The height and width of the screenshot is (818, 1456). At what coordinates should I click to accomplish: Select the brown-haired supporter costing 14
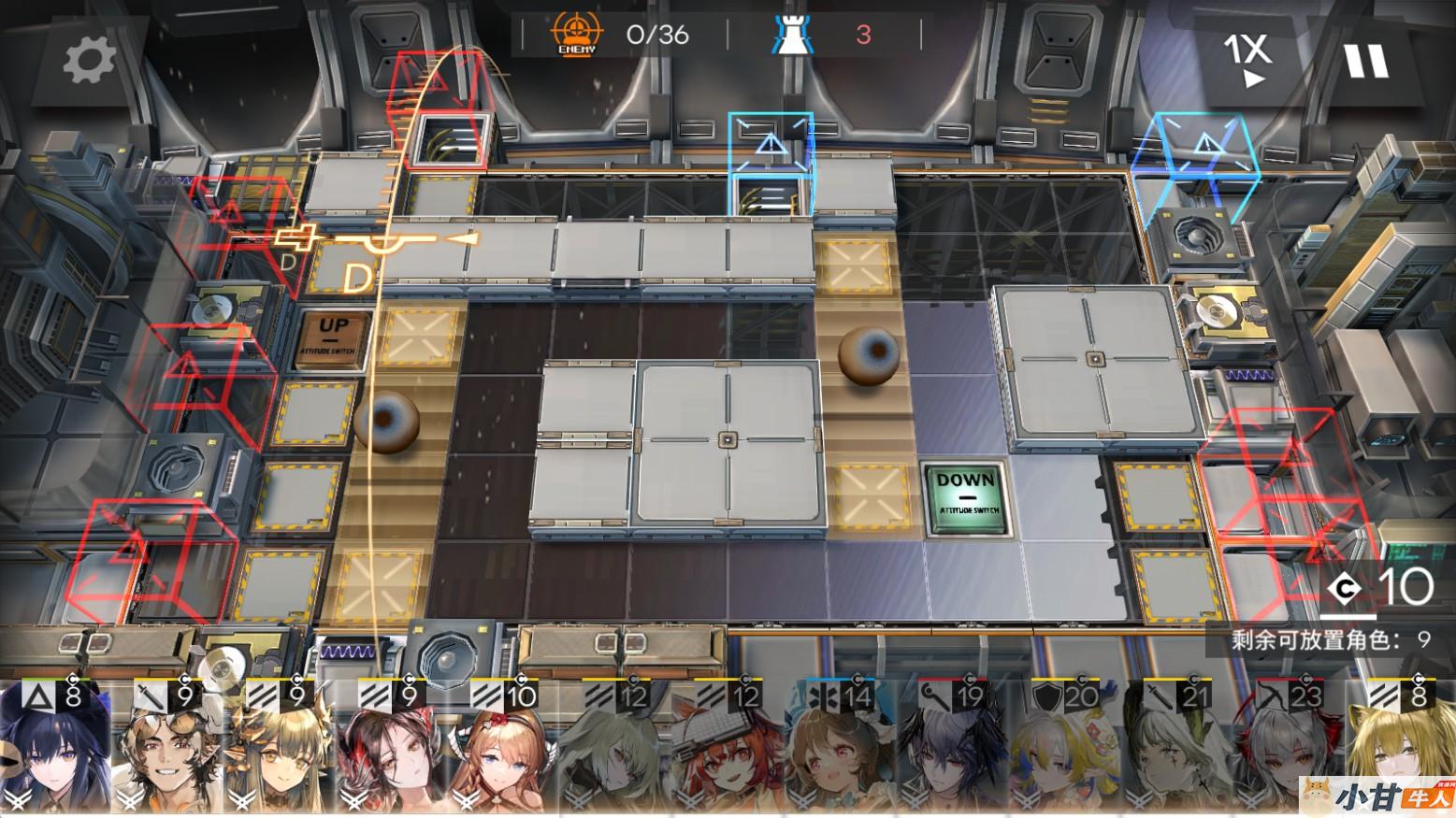click(x=840, y=753)
